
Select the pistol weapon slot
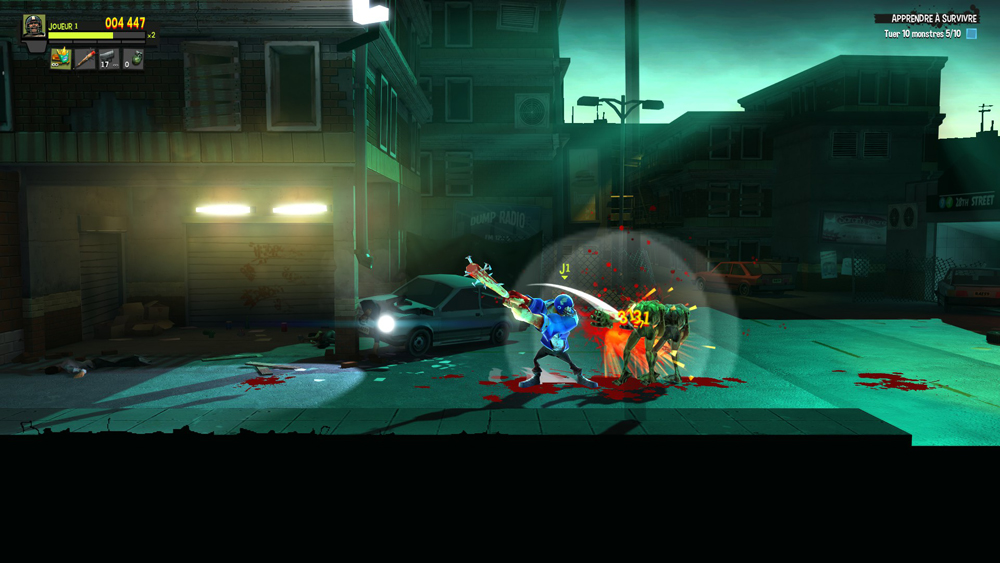[109, 60]
